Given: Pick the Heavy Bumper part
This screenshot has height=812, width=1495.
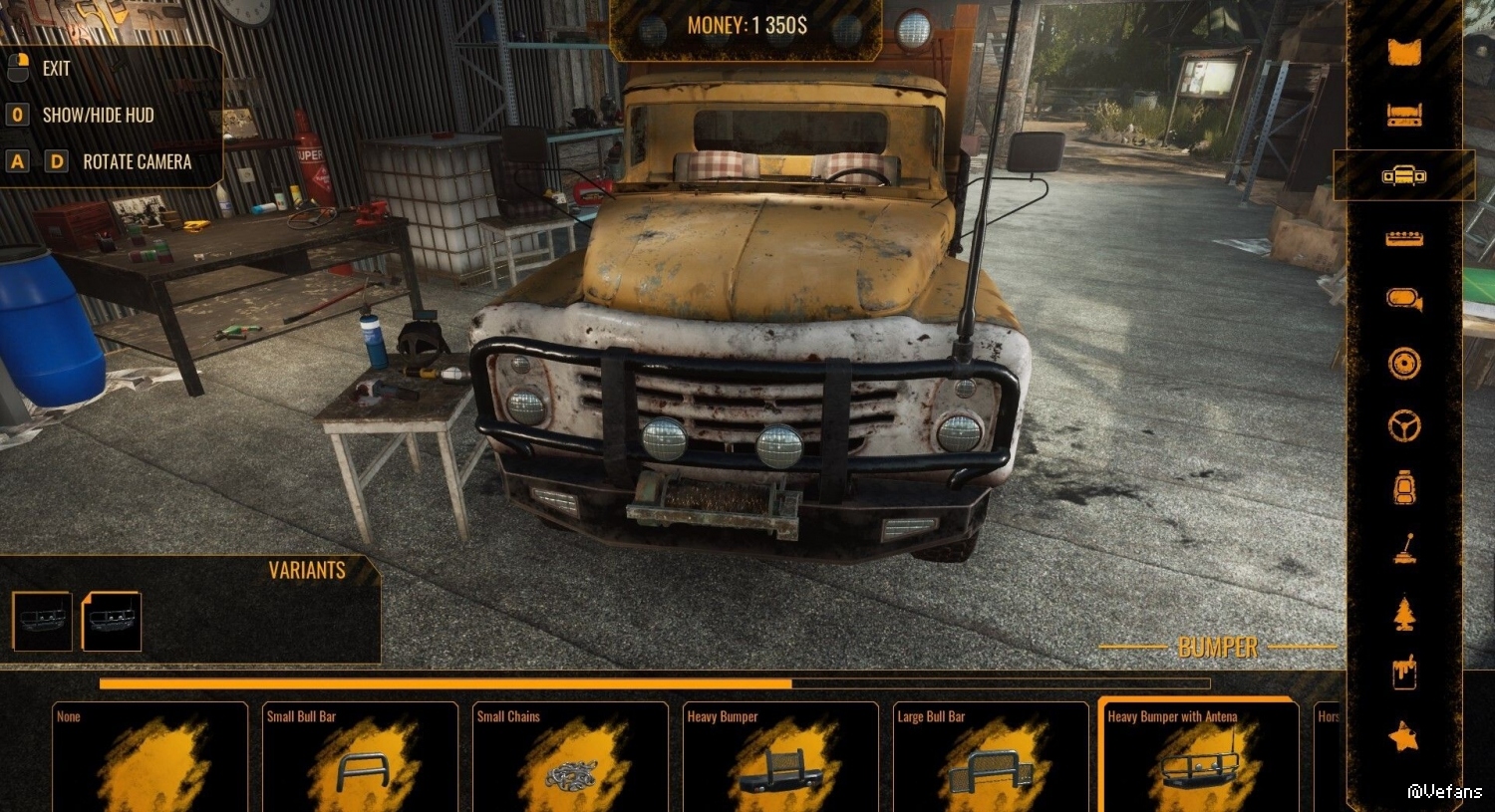Looking at the screenshot, I should (781, 757).
